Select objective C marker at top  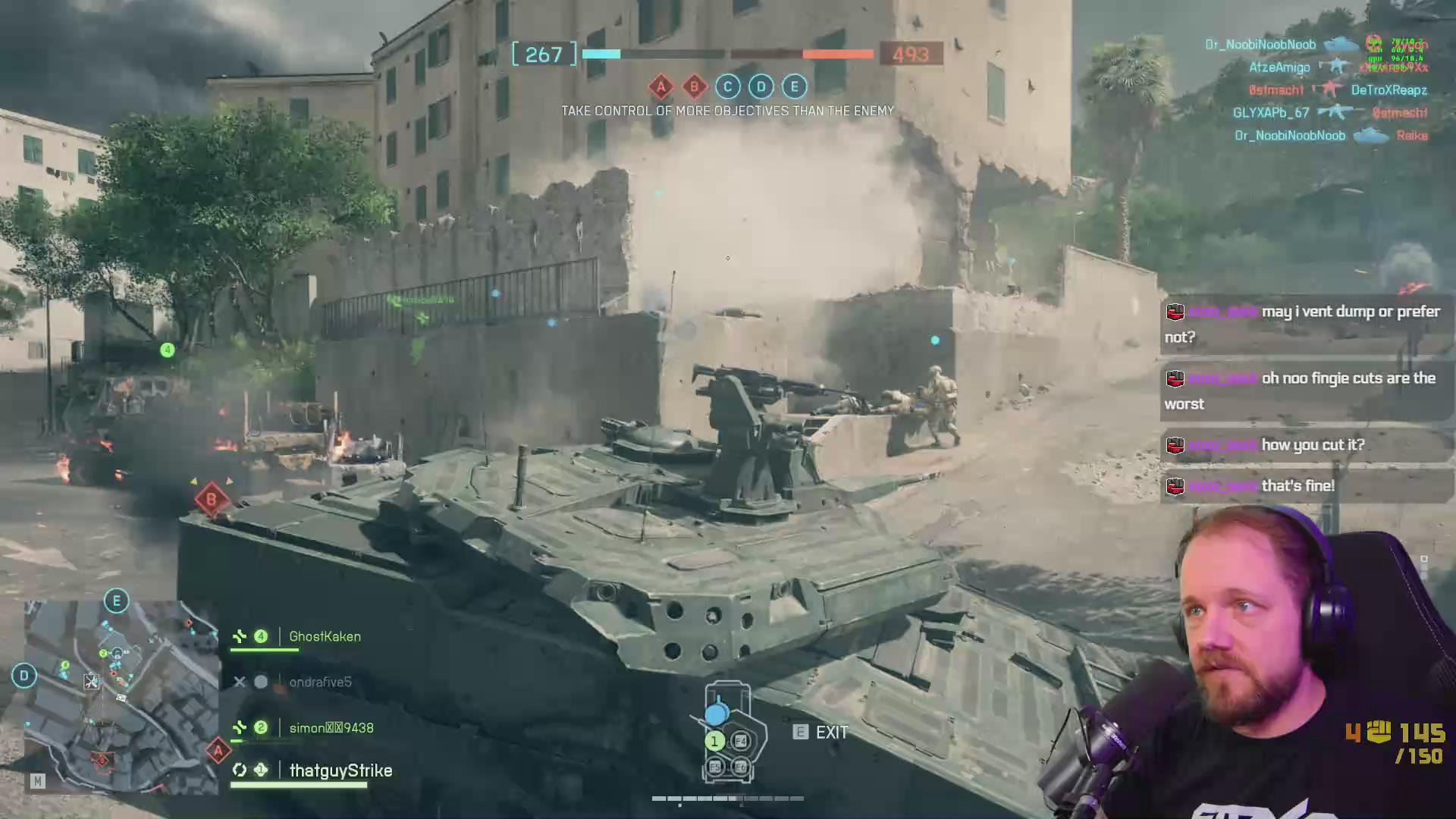(727, 86)
